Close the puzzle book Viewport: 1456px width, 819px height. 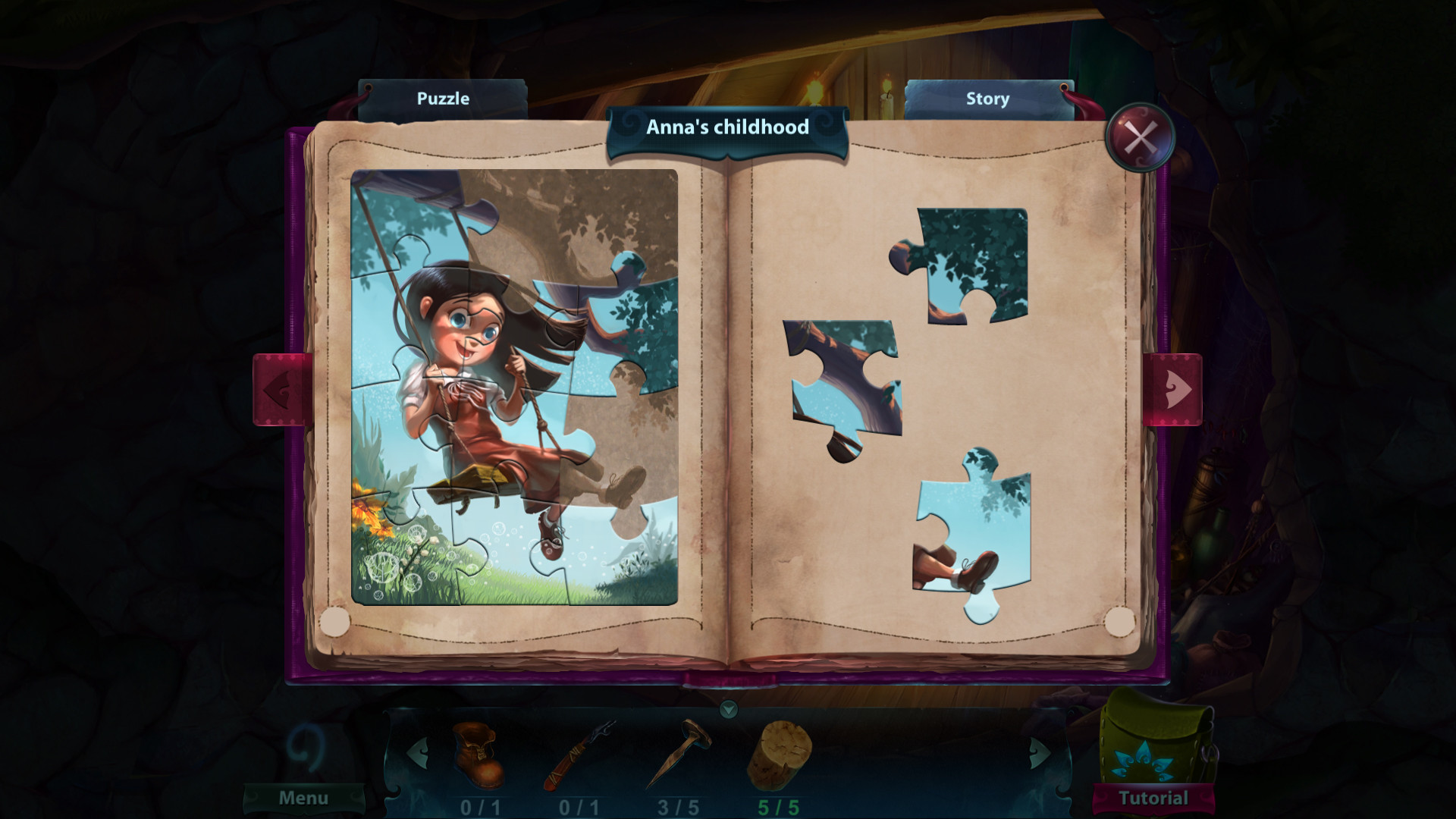coord(1140,137)
